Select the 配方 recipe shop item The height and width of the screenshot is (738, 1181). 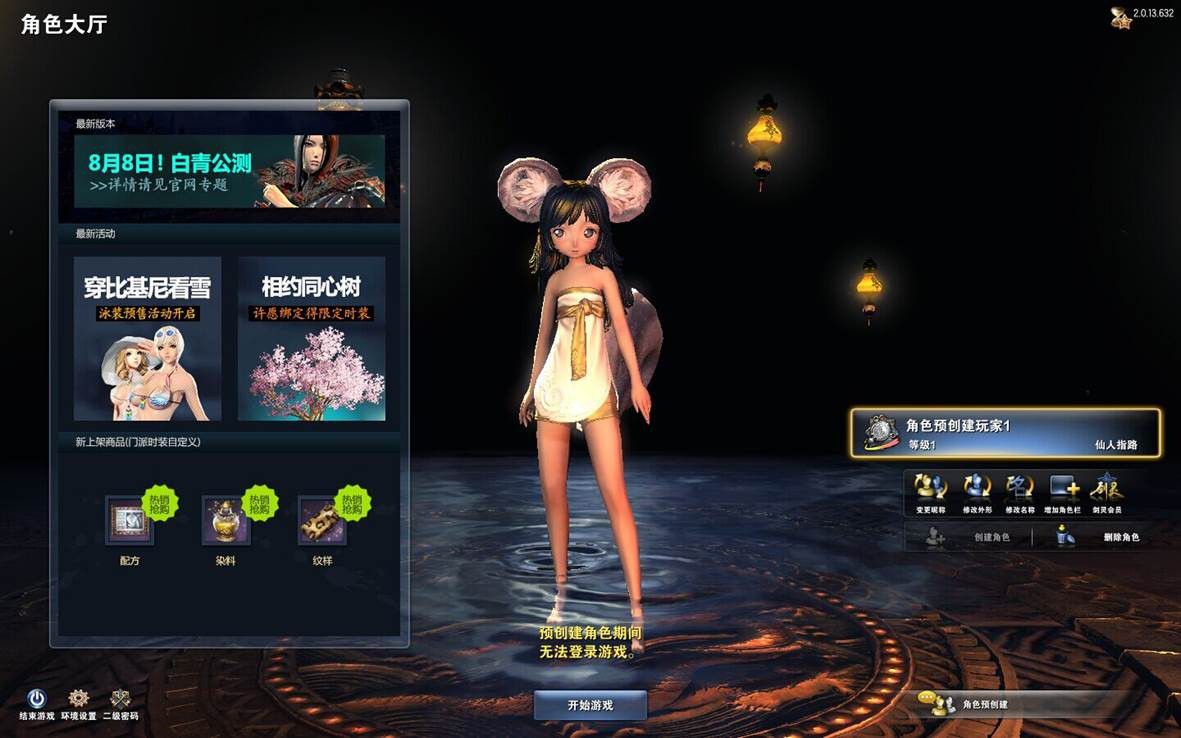(x=129, y=521)
